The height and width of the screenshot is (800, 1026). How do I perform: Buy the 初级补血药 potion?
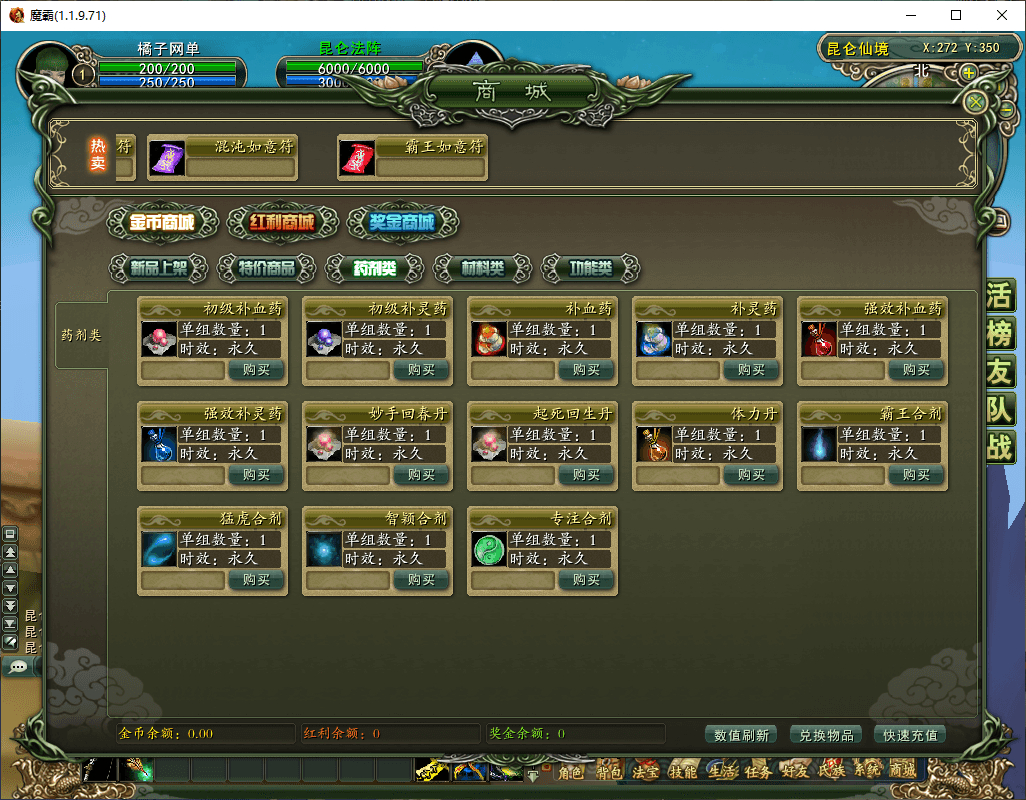coord(256,370)
